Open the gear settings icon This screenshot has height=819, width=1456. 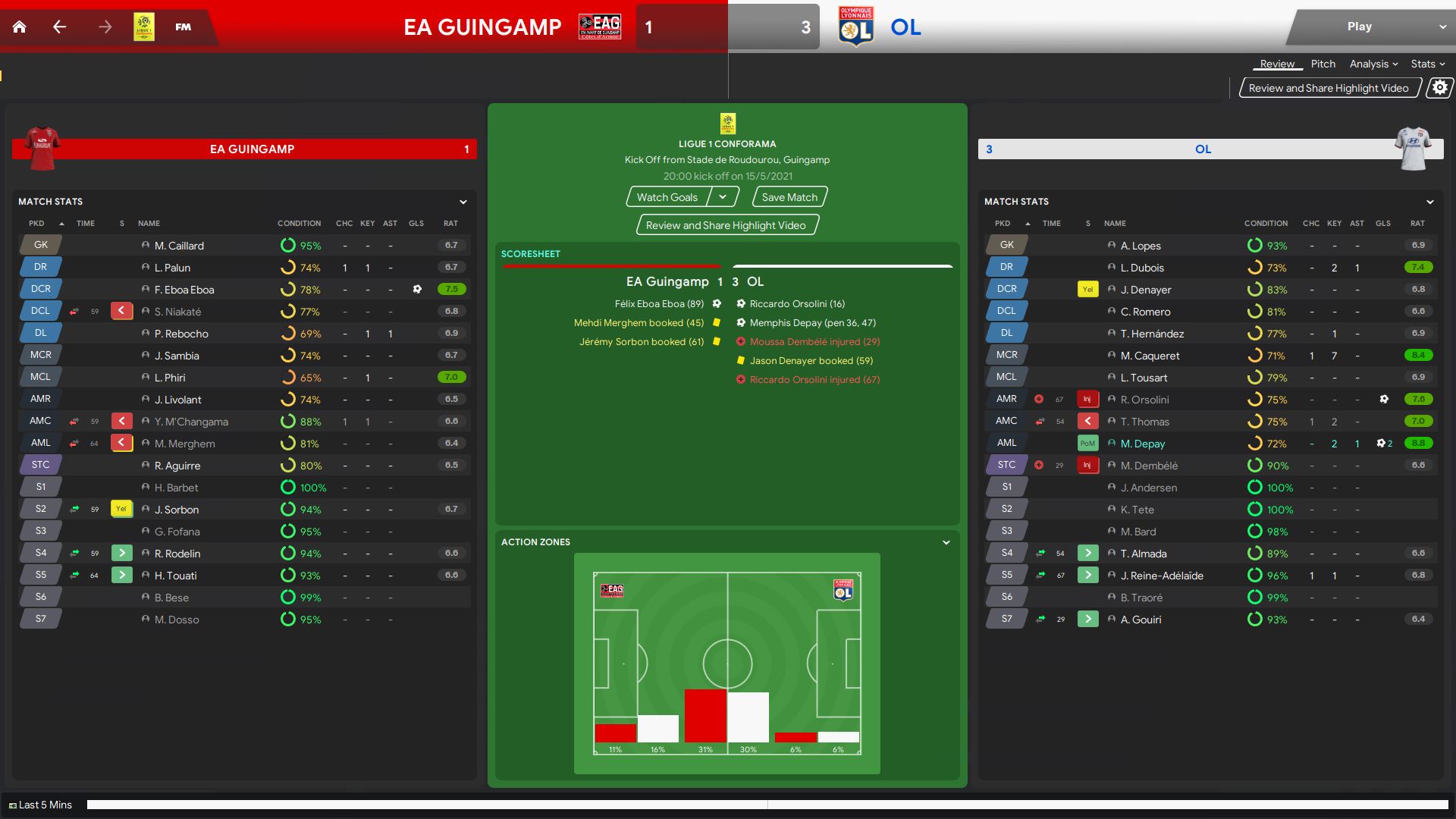(1439, 88)
